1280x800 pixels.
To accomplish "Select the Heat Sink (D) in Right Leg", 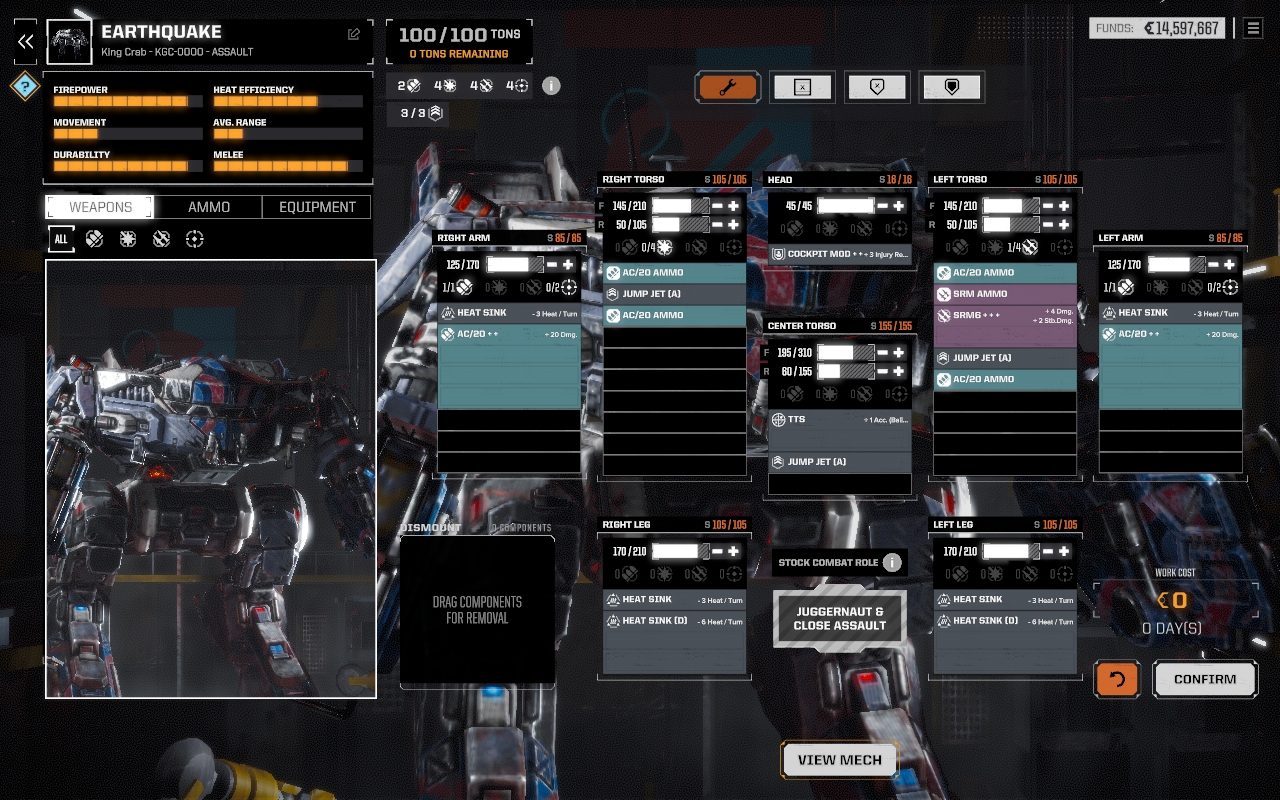I will 674,621.
